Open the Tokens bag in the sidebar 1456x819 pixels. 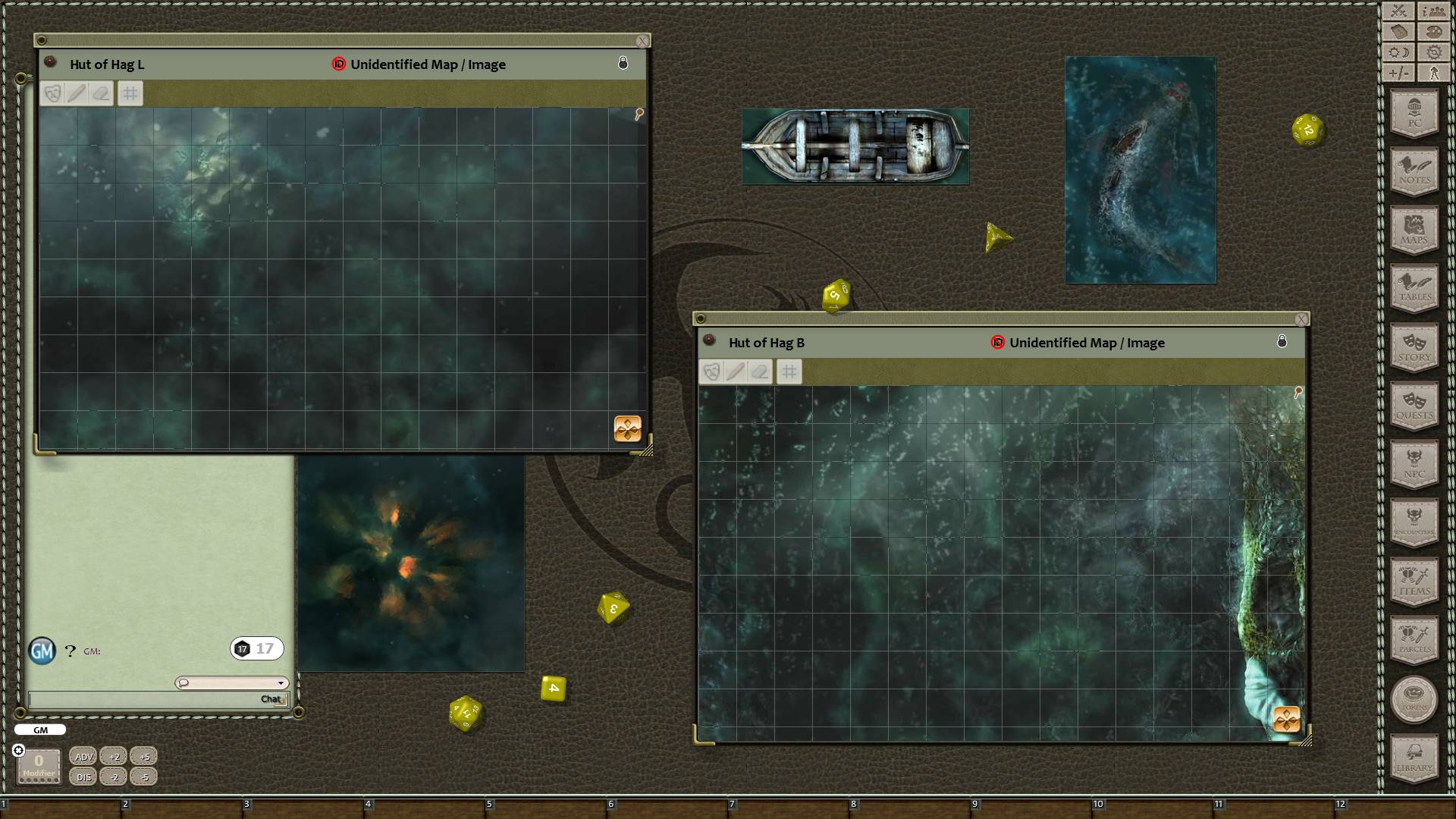click(x=1414, y=700)
